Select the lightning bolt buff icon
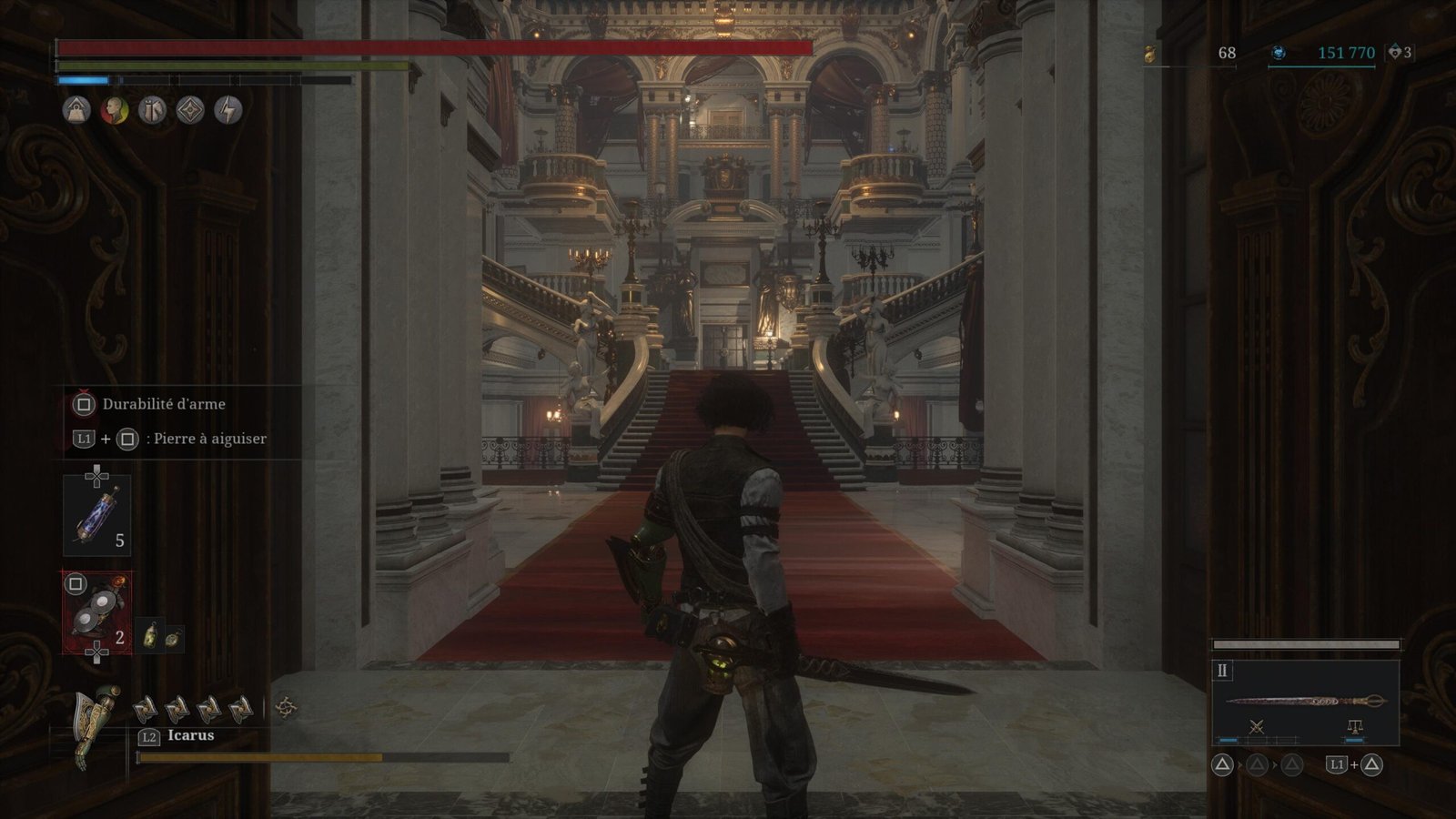 click(x=228, y=110)
